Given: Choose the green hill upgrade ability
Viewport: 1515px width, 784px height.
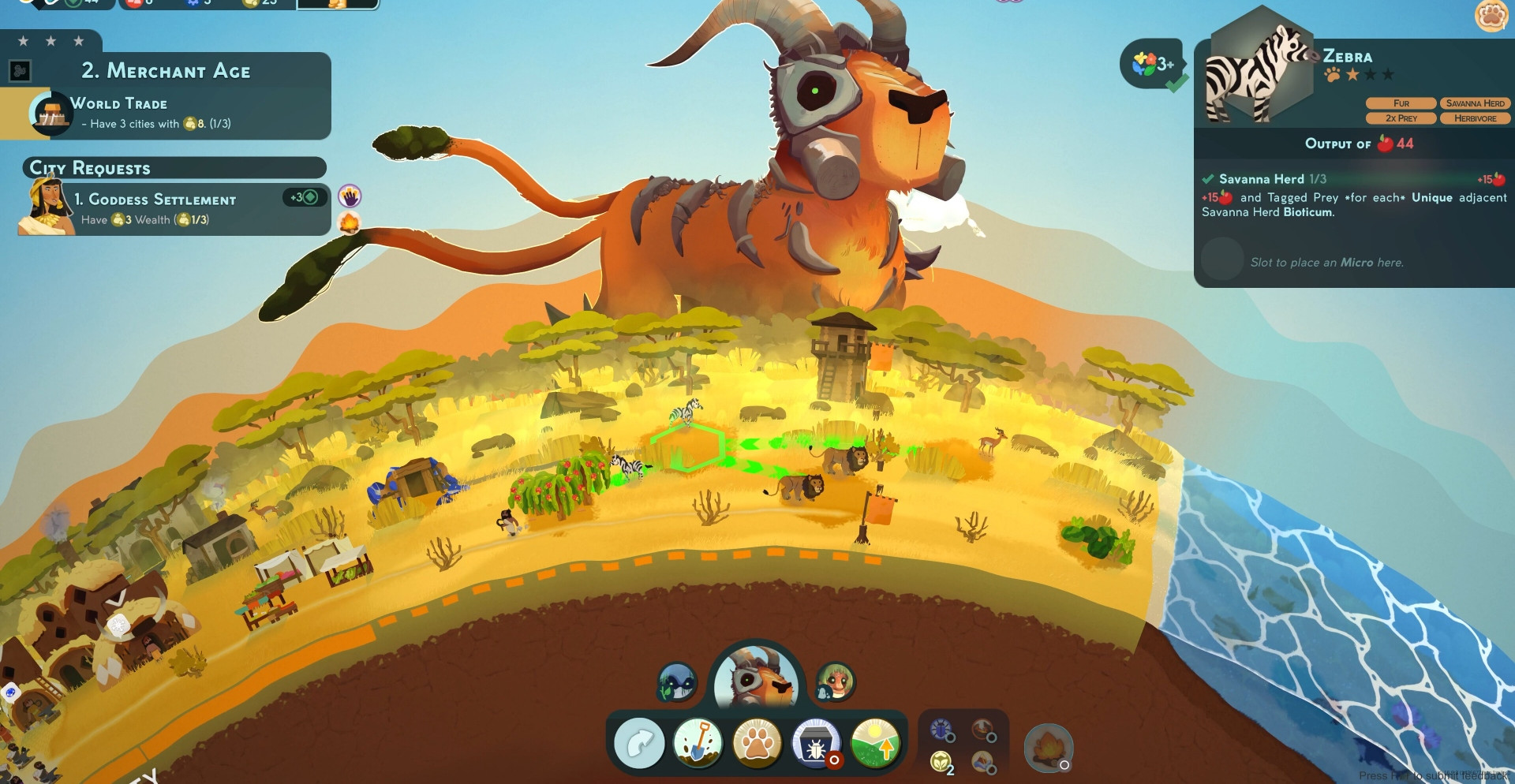Looking at the screenshot, I should [875, 744].
